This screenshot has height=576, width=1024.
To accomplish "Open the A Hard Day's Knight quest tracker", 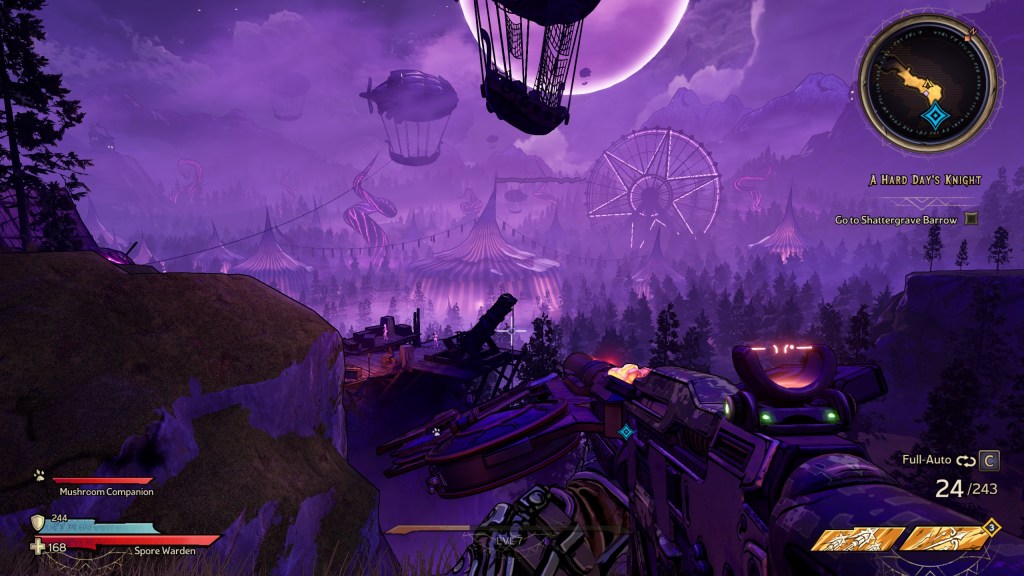I will 925,180.
